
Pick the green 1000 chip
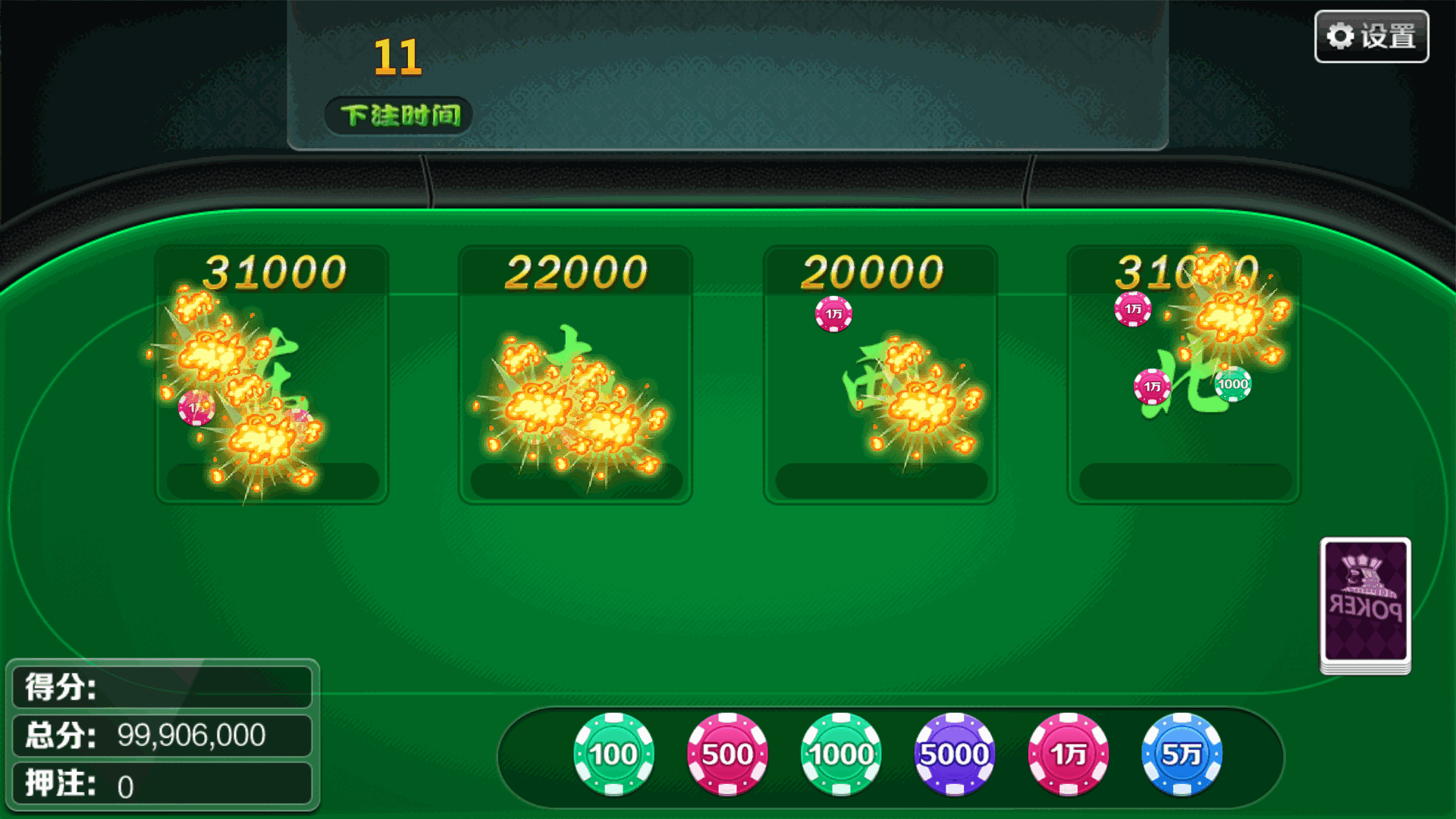point(841,754)
